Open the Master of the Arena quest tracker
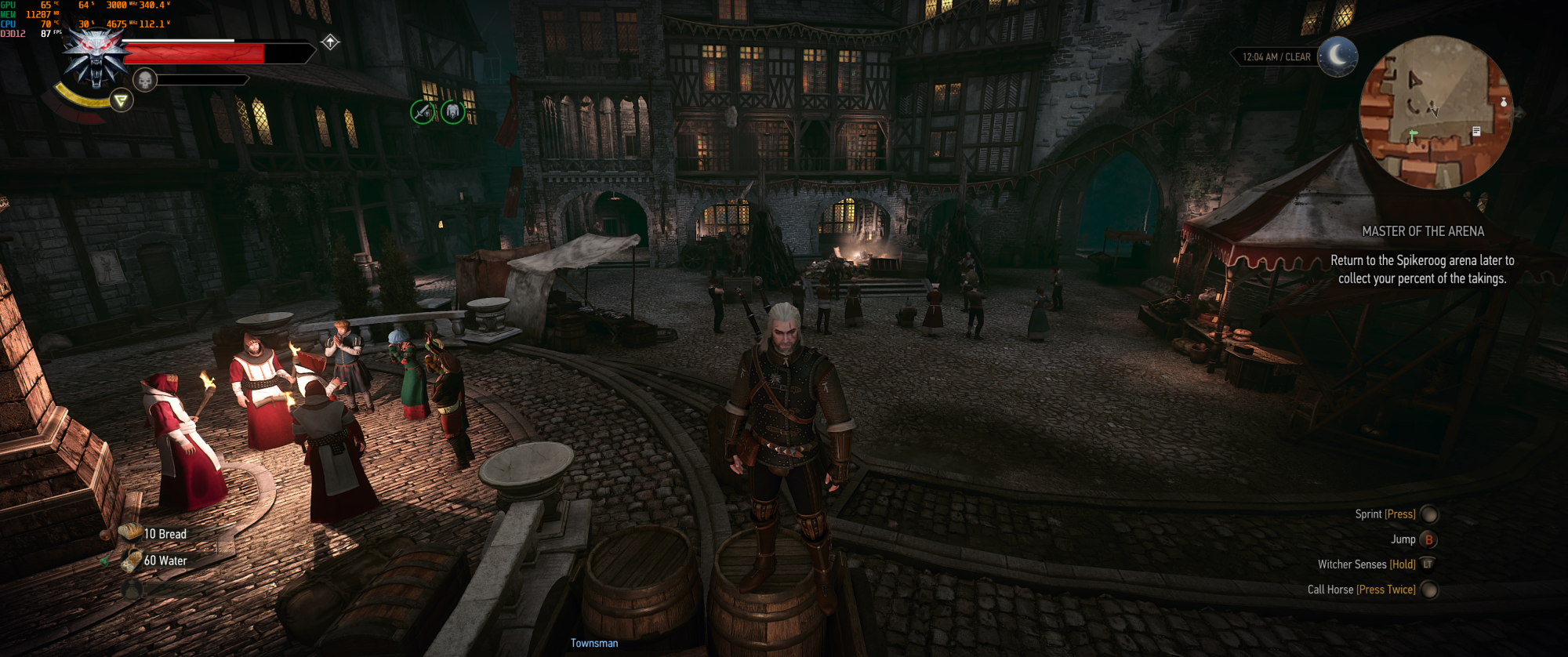1568x657 pixels. [x=1422, y=231]
